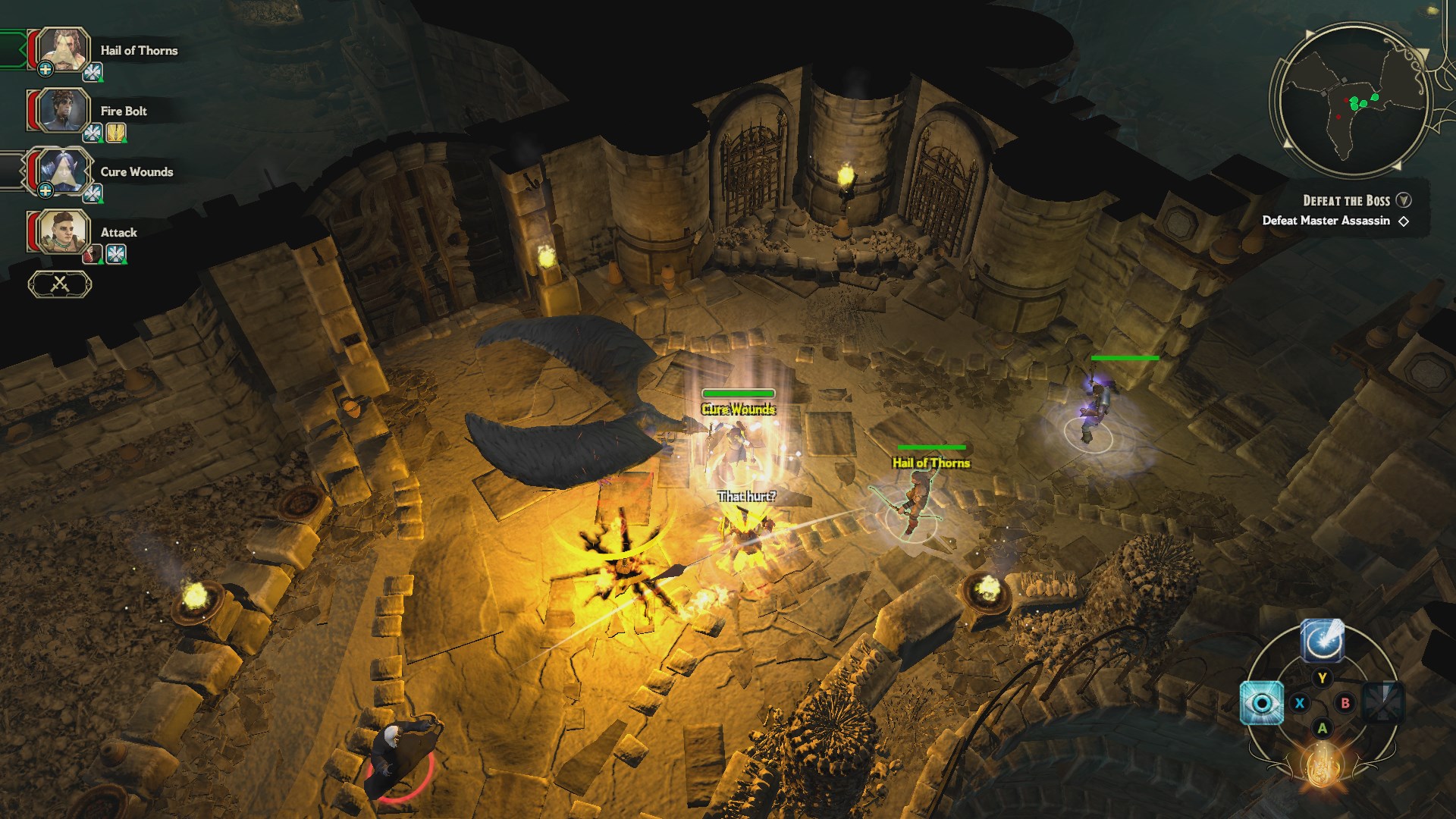Click the Cure Wounds healing cross icon

click(x=45, y=190)
